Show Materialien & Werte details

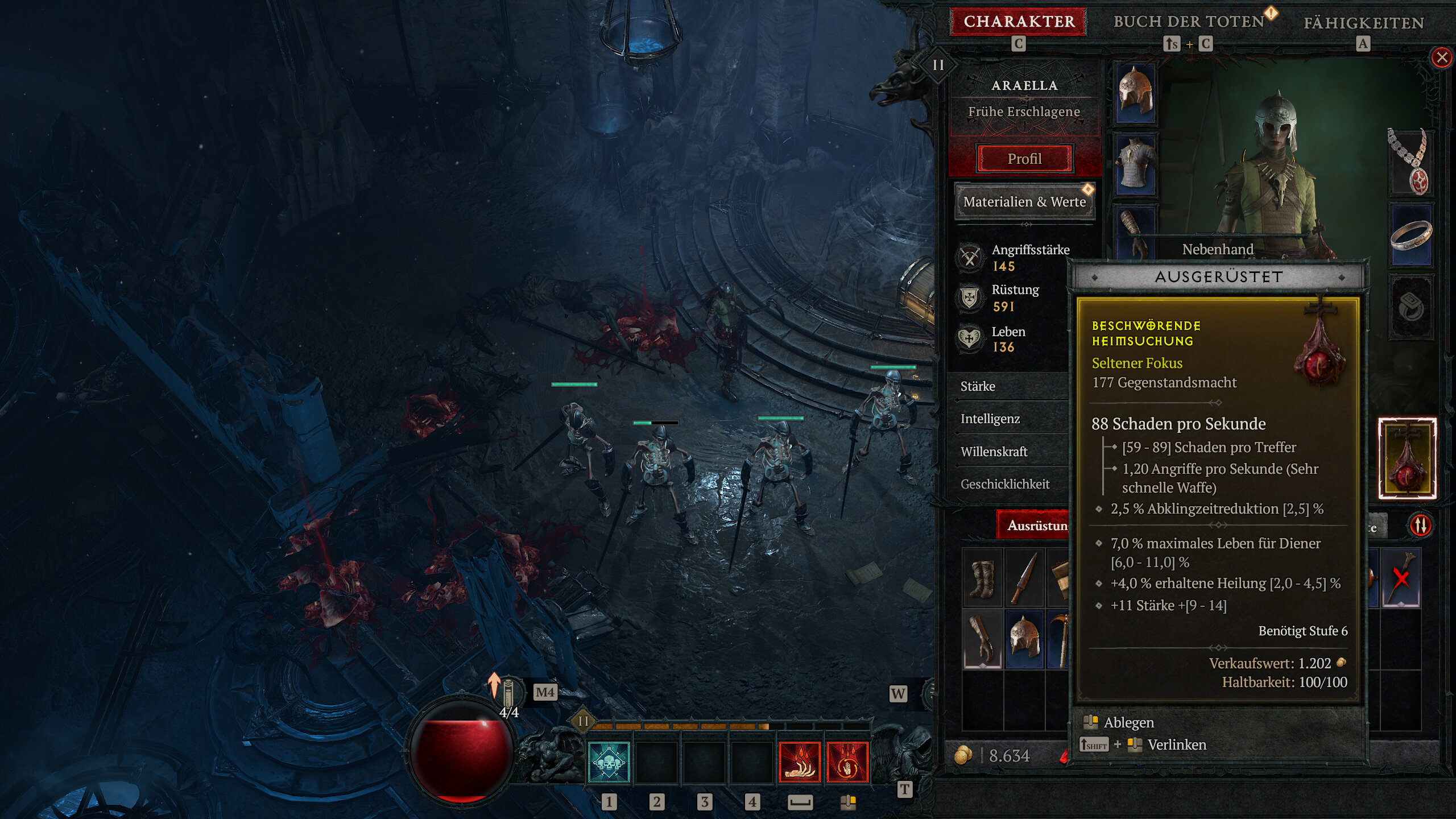pos(1024,202)
